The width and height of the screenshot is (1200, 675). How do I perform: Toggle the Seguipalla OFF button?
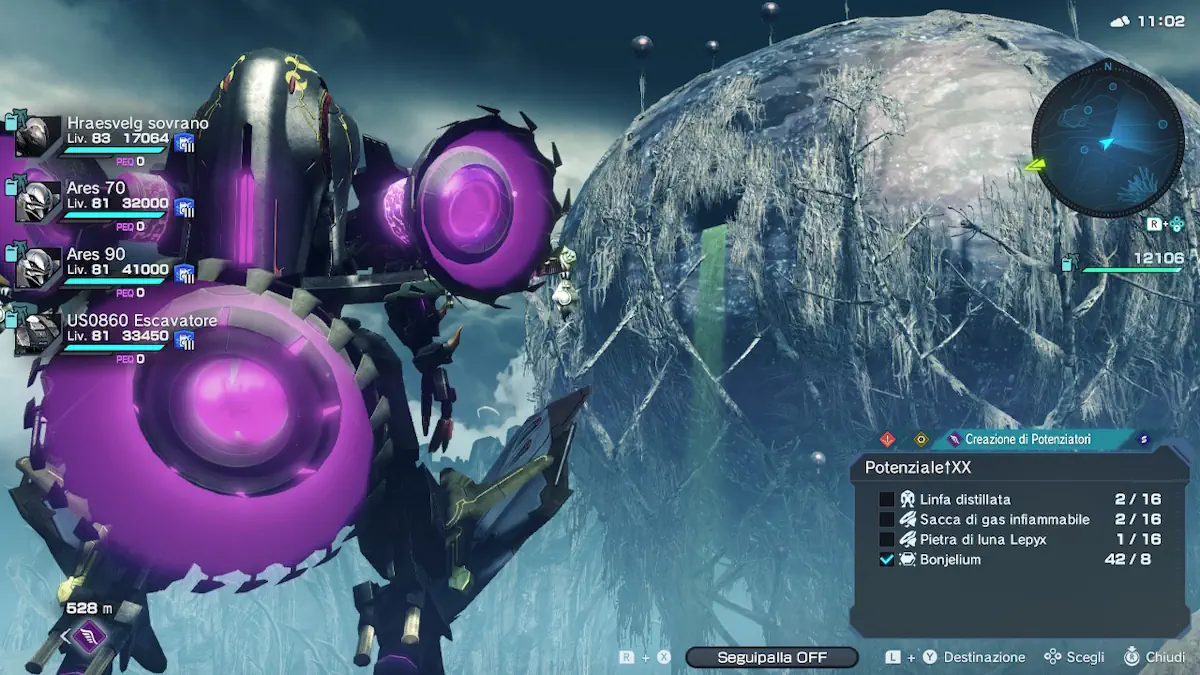(771, 657)
